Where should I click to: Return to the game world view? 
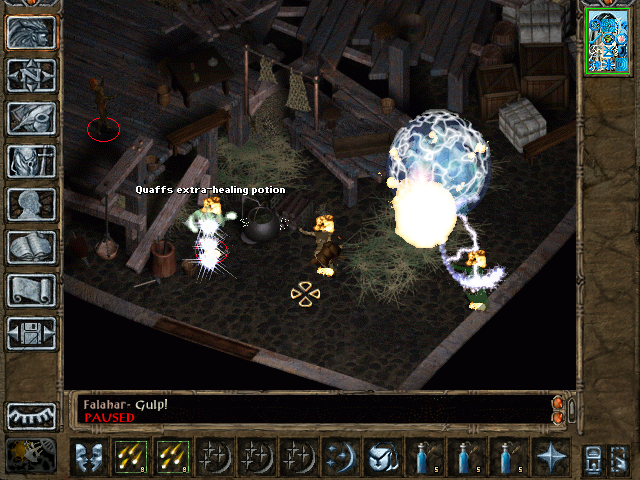31,32
